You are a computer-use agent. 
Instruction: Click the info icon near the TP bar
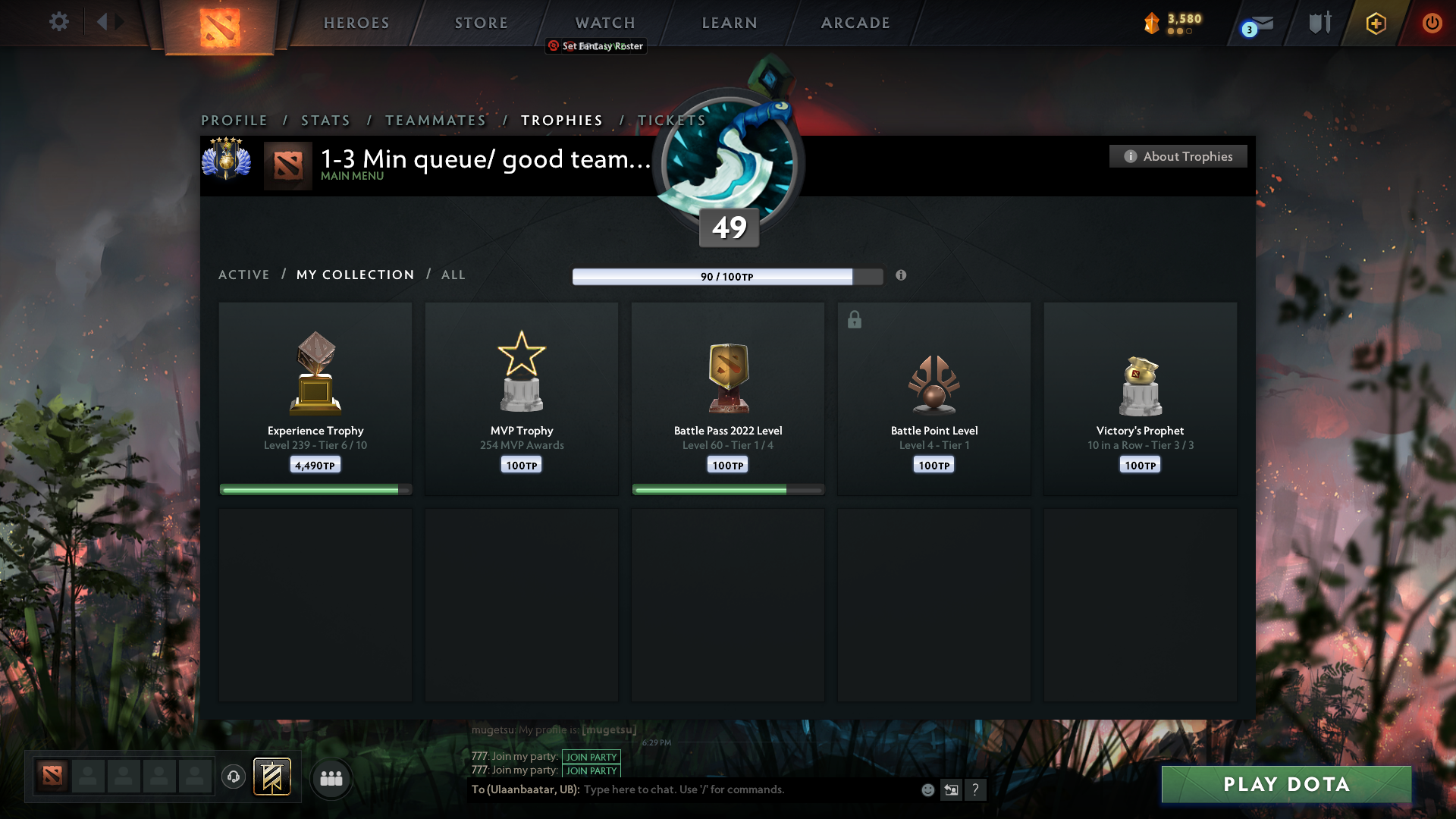click(902, 276)
